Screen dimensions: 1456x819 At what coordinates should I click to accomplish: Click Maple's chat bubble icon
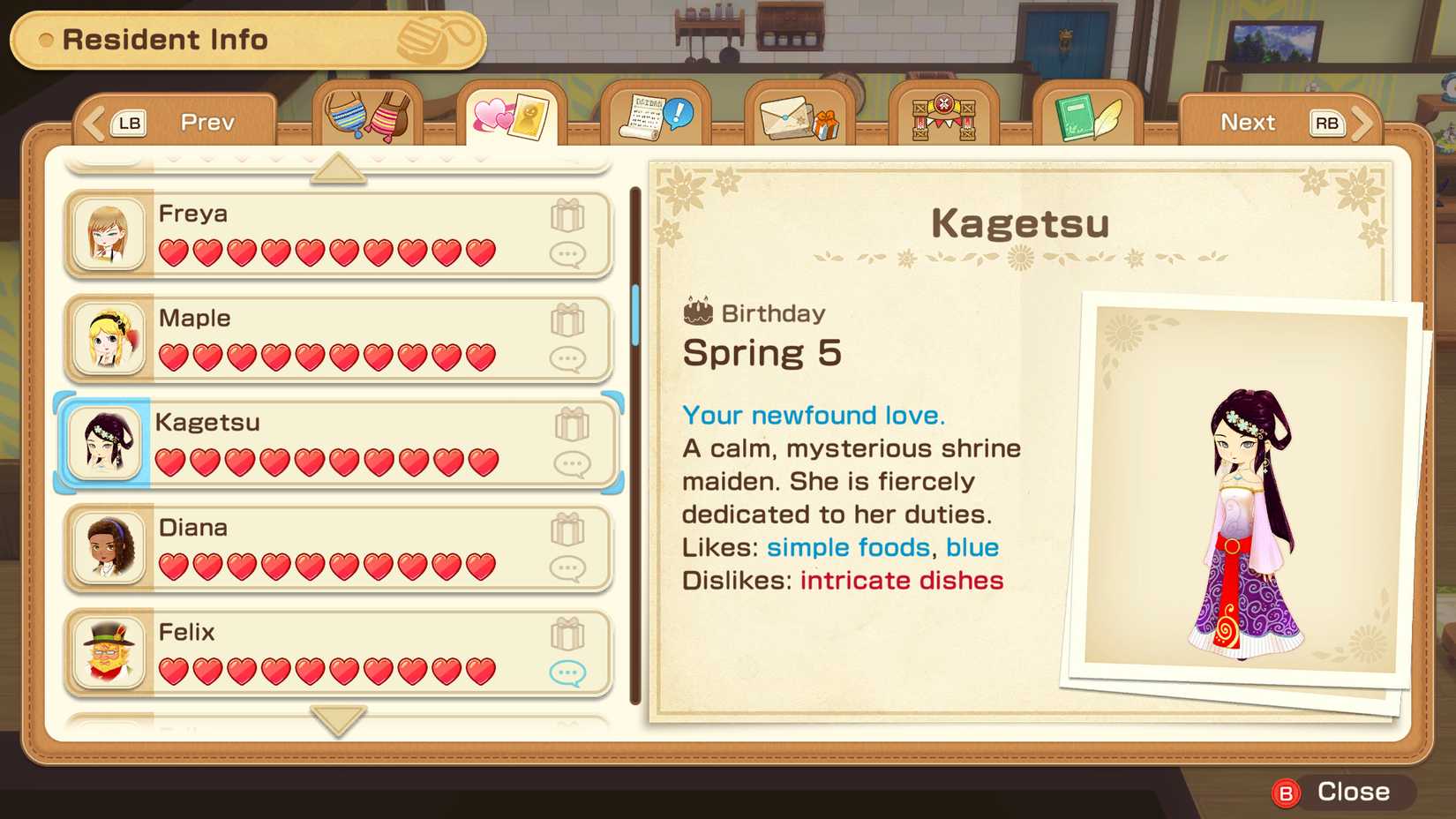pyautogui.click(x=570, y=358)
